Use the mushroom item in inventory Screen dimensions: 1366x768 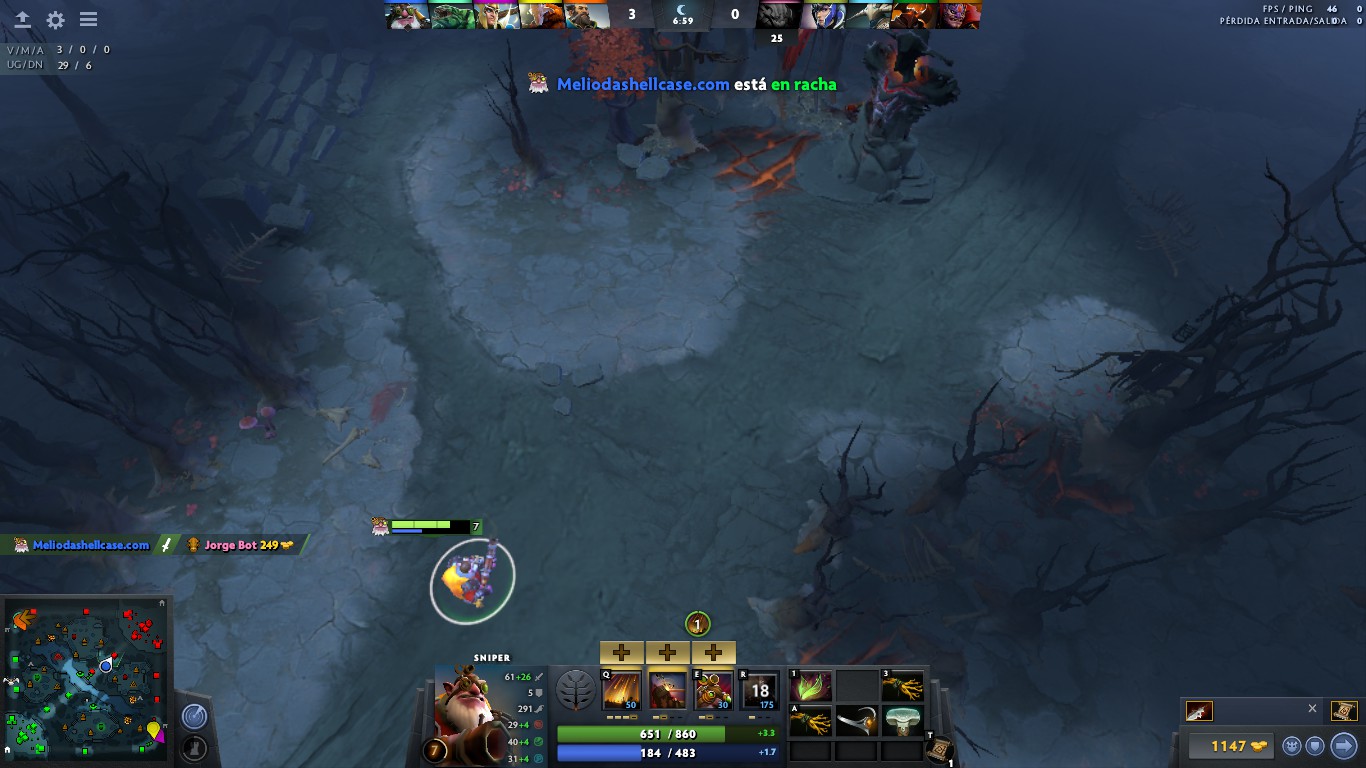902,720
